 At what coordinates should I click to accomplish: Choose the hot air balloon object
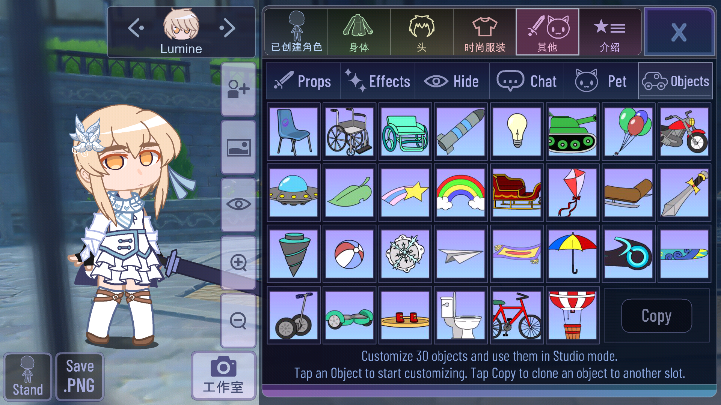[x=573, y=315]
